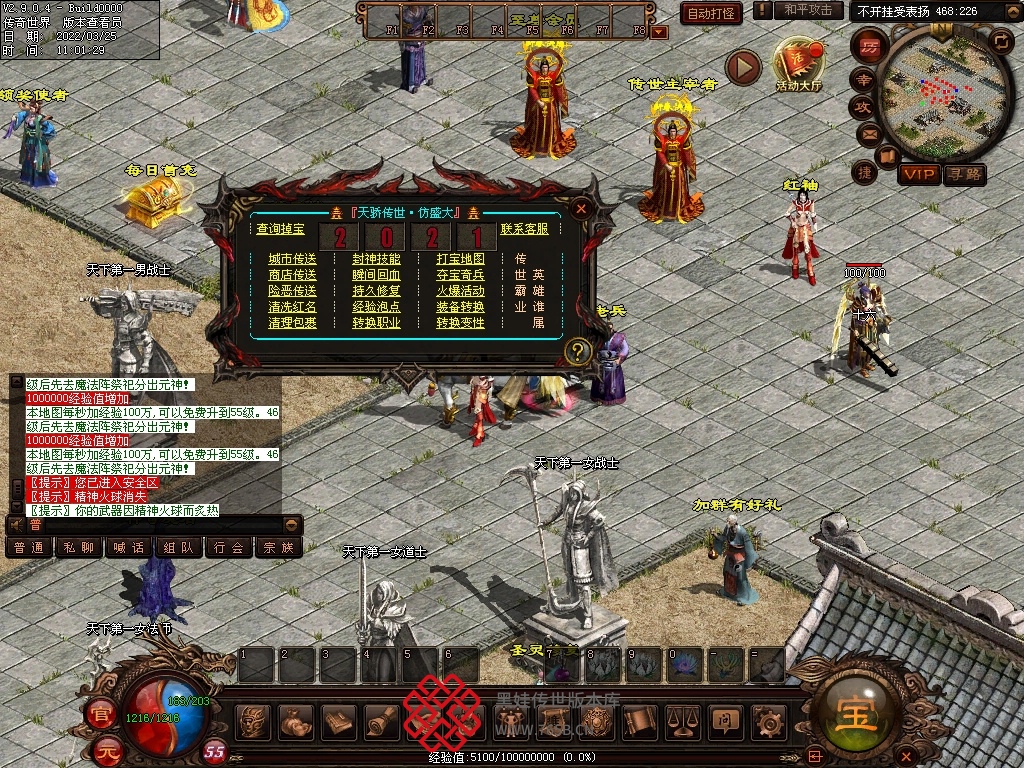Choose the 商店传送 shop teleport option
The image size is (1024, 768).
(x=292, y=275)
